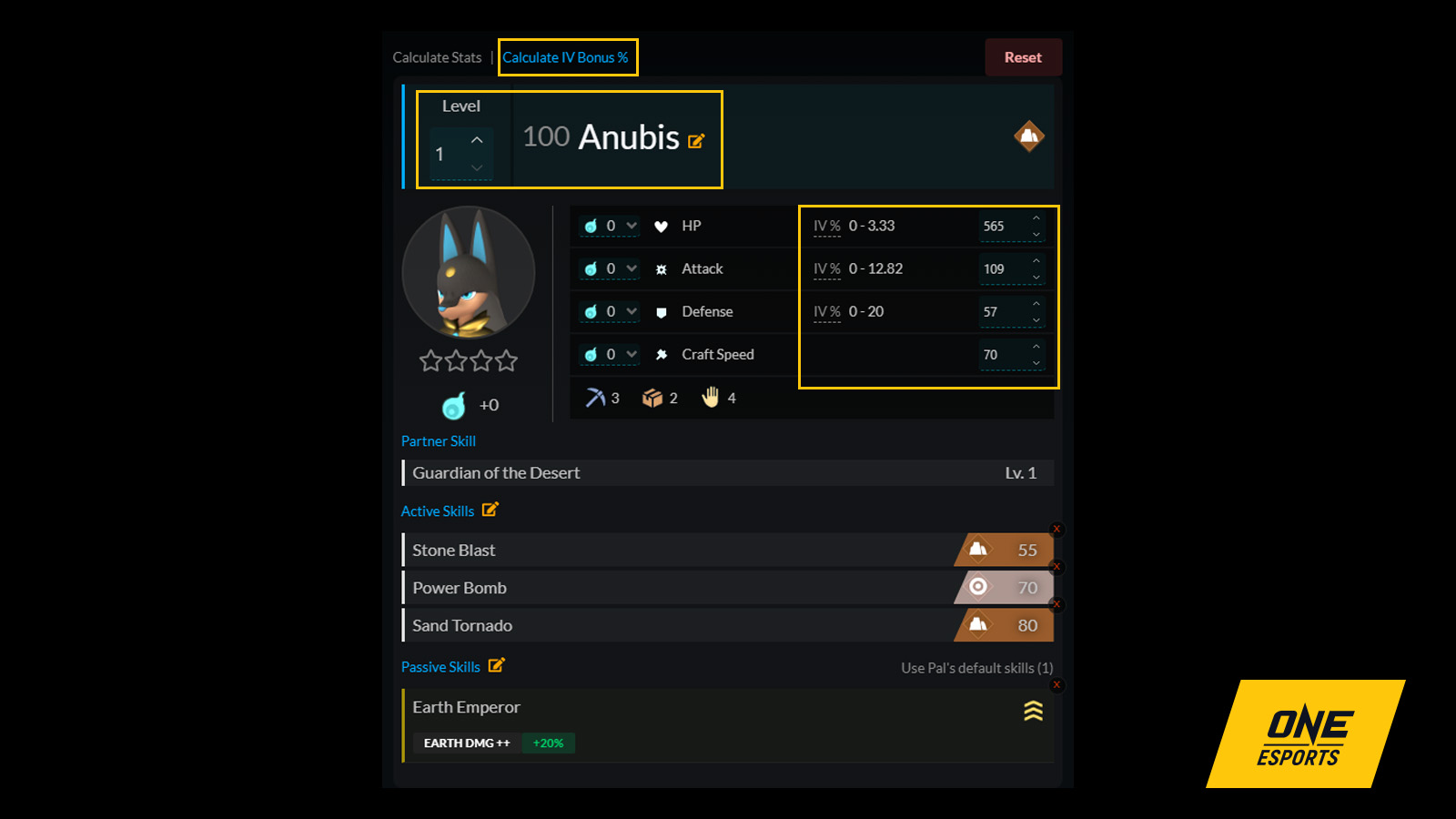Image resolution: width=1456 pixels, height=819 pixels.
Task: Toggle the fourth star rating
Action: tap(508, 360)
